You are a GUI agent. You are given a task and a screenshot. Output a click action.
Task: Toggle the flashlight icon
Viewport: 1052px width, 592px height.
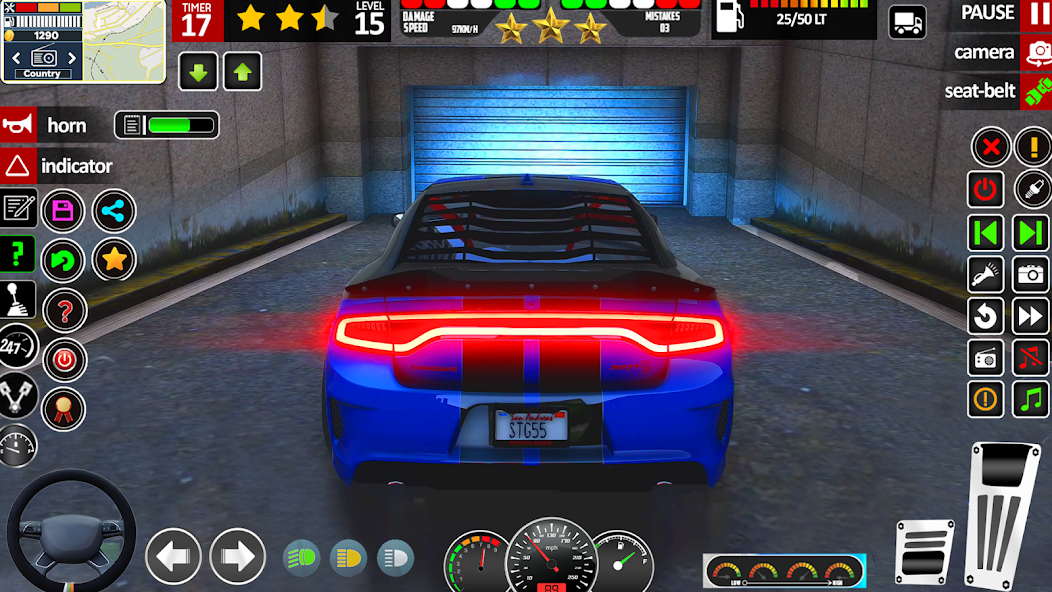click(x=986, y=274)
